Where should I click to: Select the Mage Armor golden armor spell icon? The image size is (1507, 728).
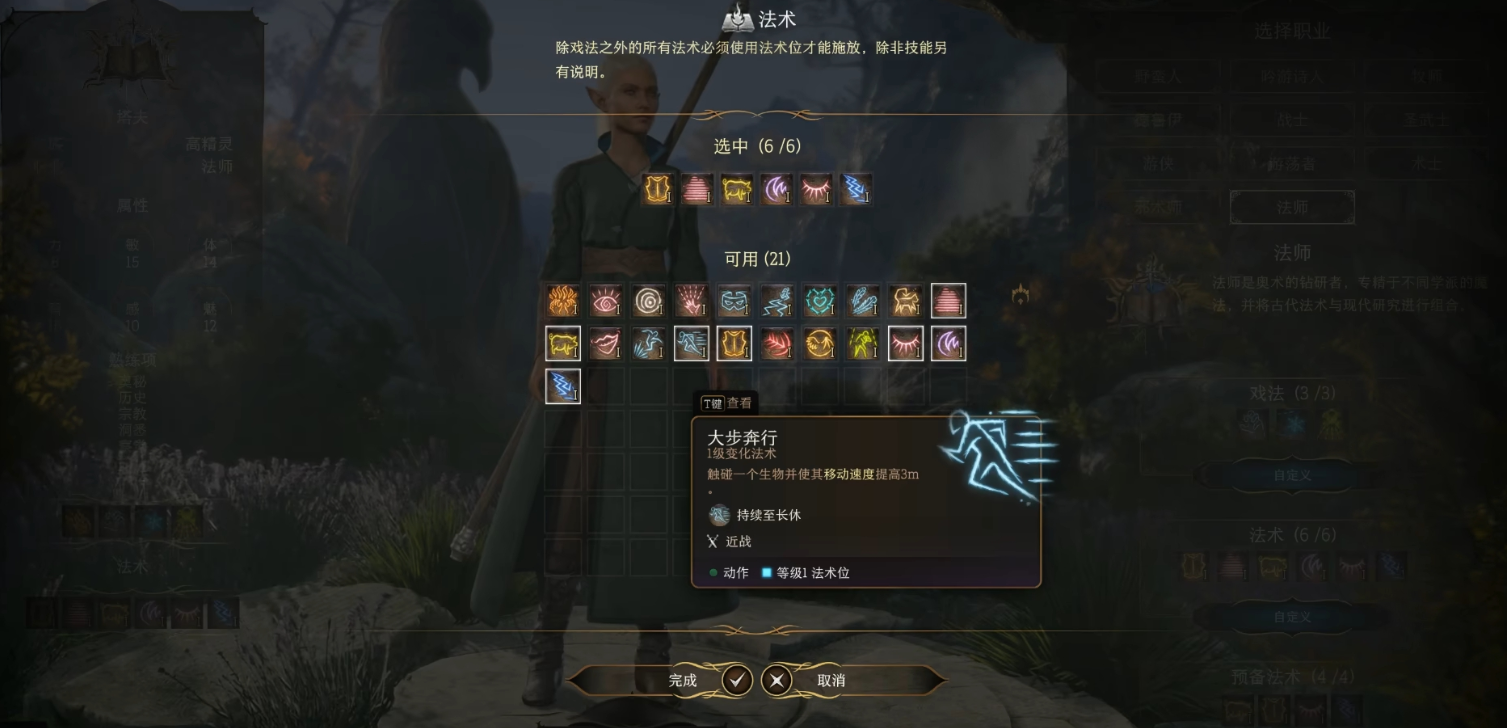pyautogui.click(x=734, y=343)
